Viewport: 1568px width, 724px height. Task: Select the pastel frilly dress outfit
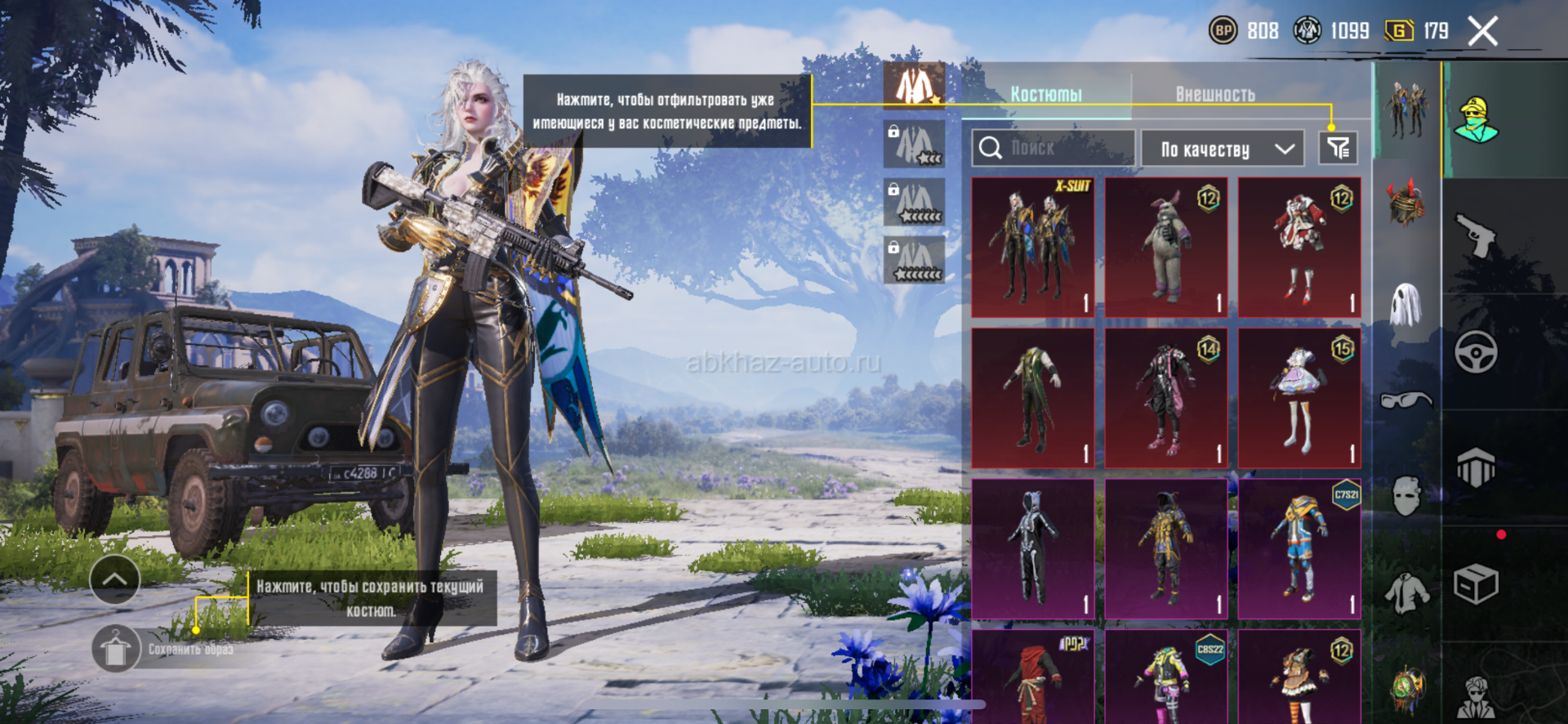click(1299, 398)
